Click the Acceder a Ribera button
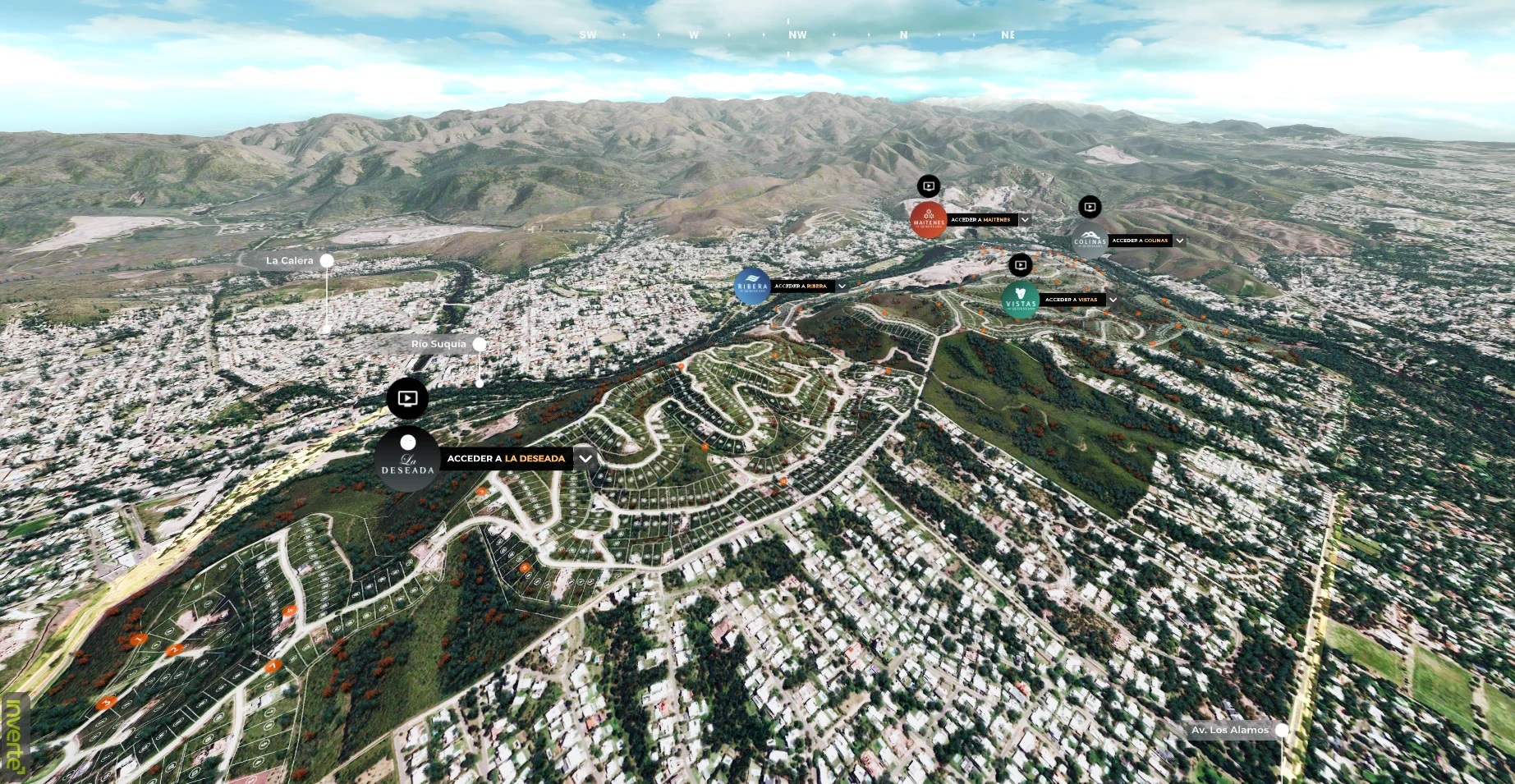 click(801, 287)
